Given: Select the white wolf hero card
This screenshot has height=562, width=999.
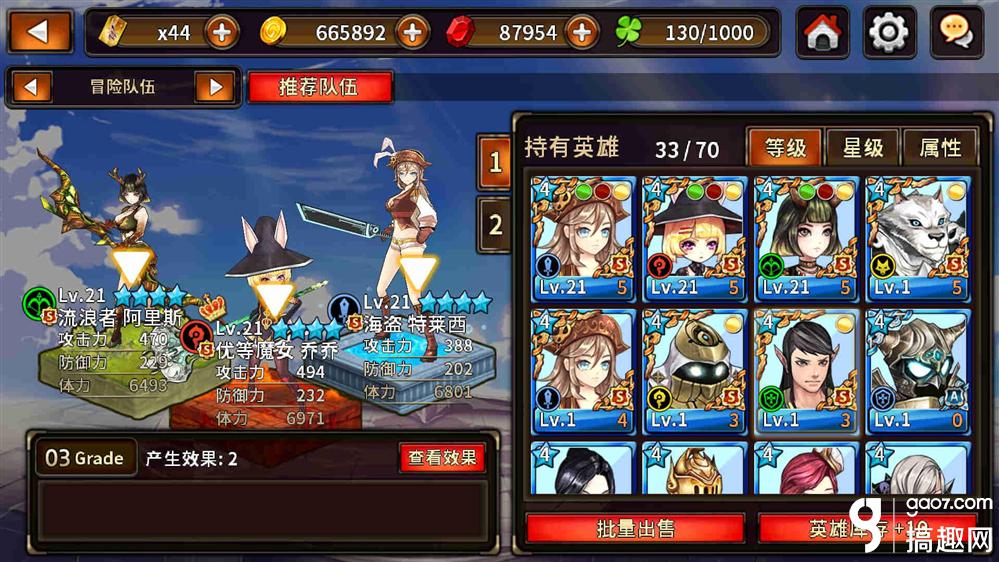Looking at the screenshot, I should click(x=917, y=240).
